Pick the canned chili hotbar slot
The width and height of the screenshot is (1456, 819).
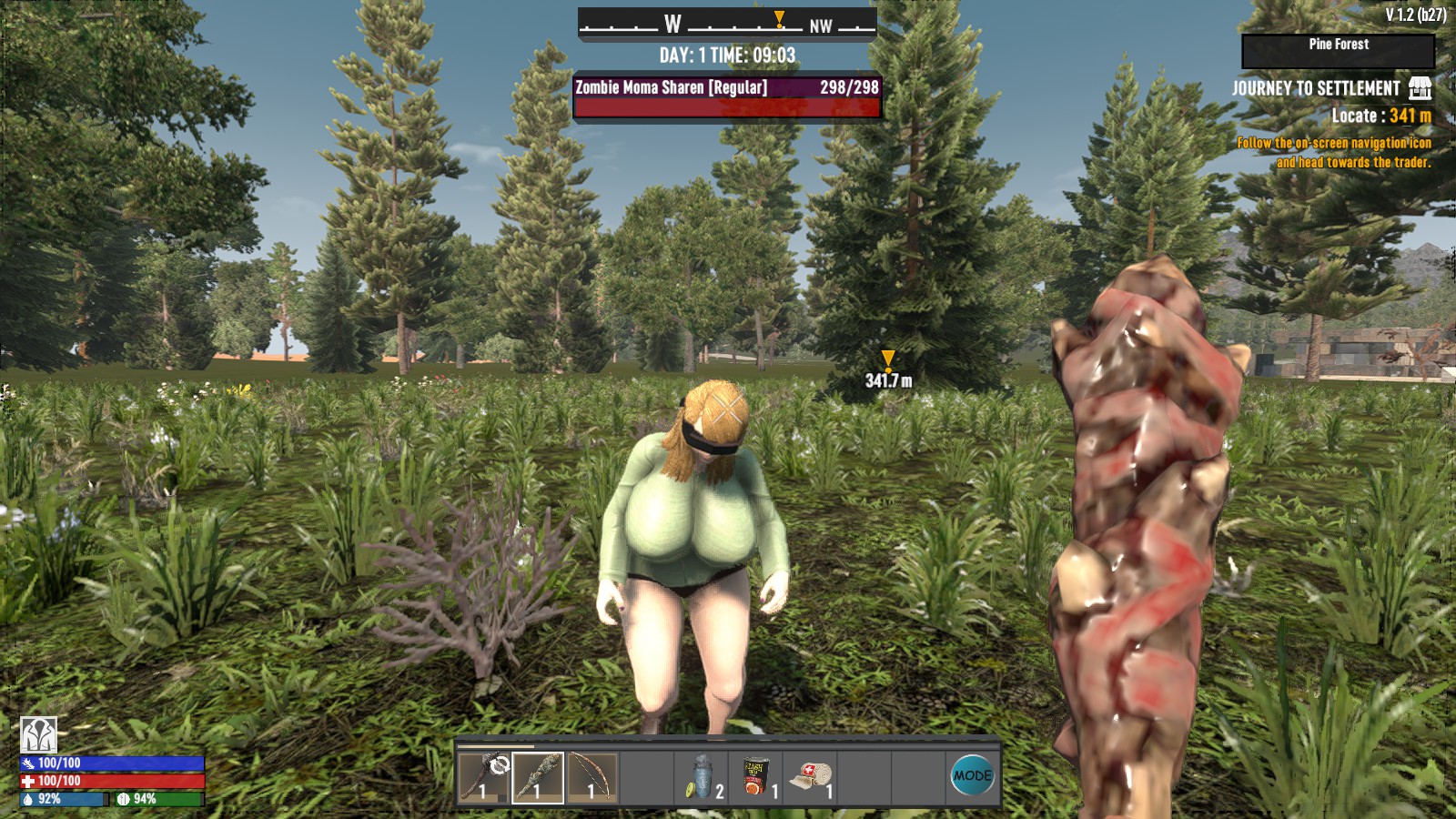(x=756, y=777)
